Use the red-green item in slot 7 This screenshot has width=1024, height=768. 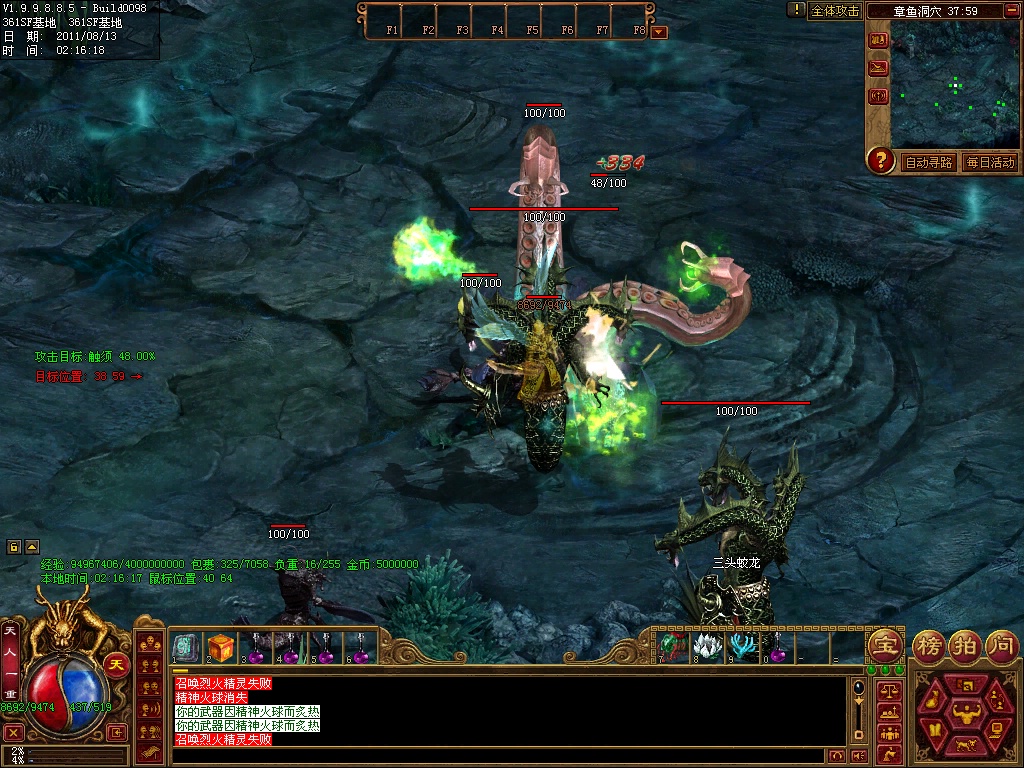(x=672, y=645)
